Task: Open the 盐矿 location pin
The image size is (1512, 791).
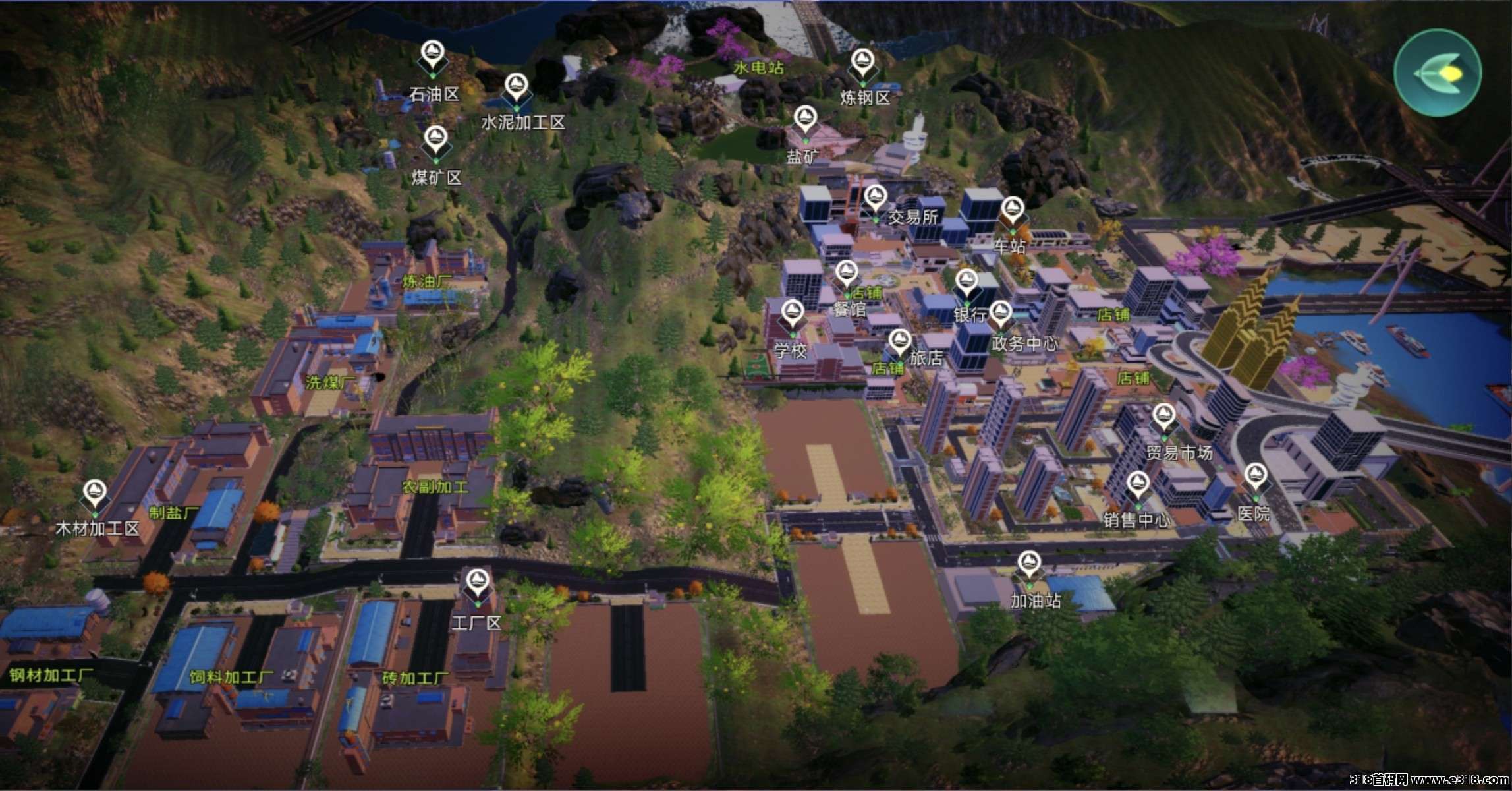Action: coord(804,121)
